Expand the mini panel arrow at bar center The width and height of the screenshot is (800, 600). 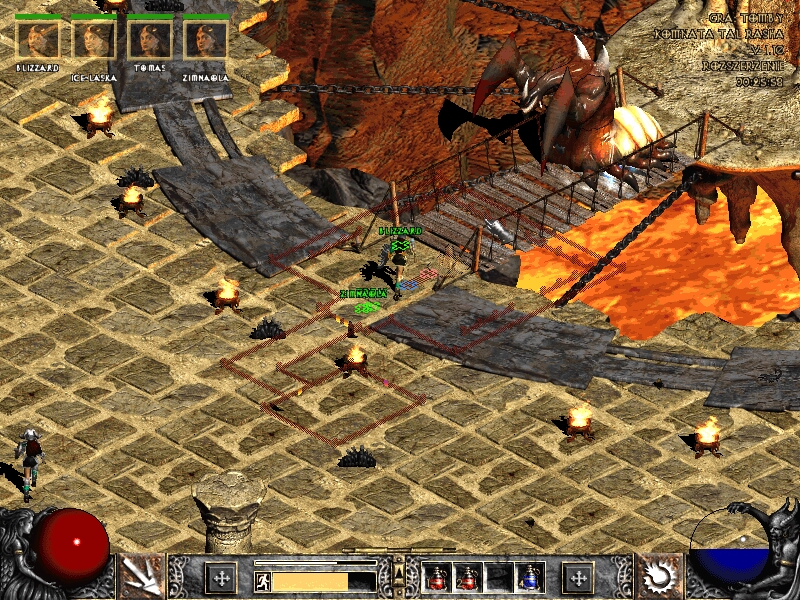pos(399,571)
